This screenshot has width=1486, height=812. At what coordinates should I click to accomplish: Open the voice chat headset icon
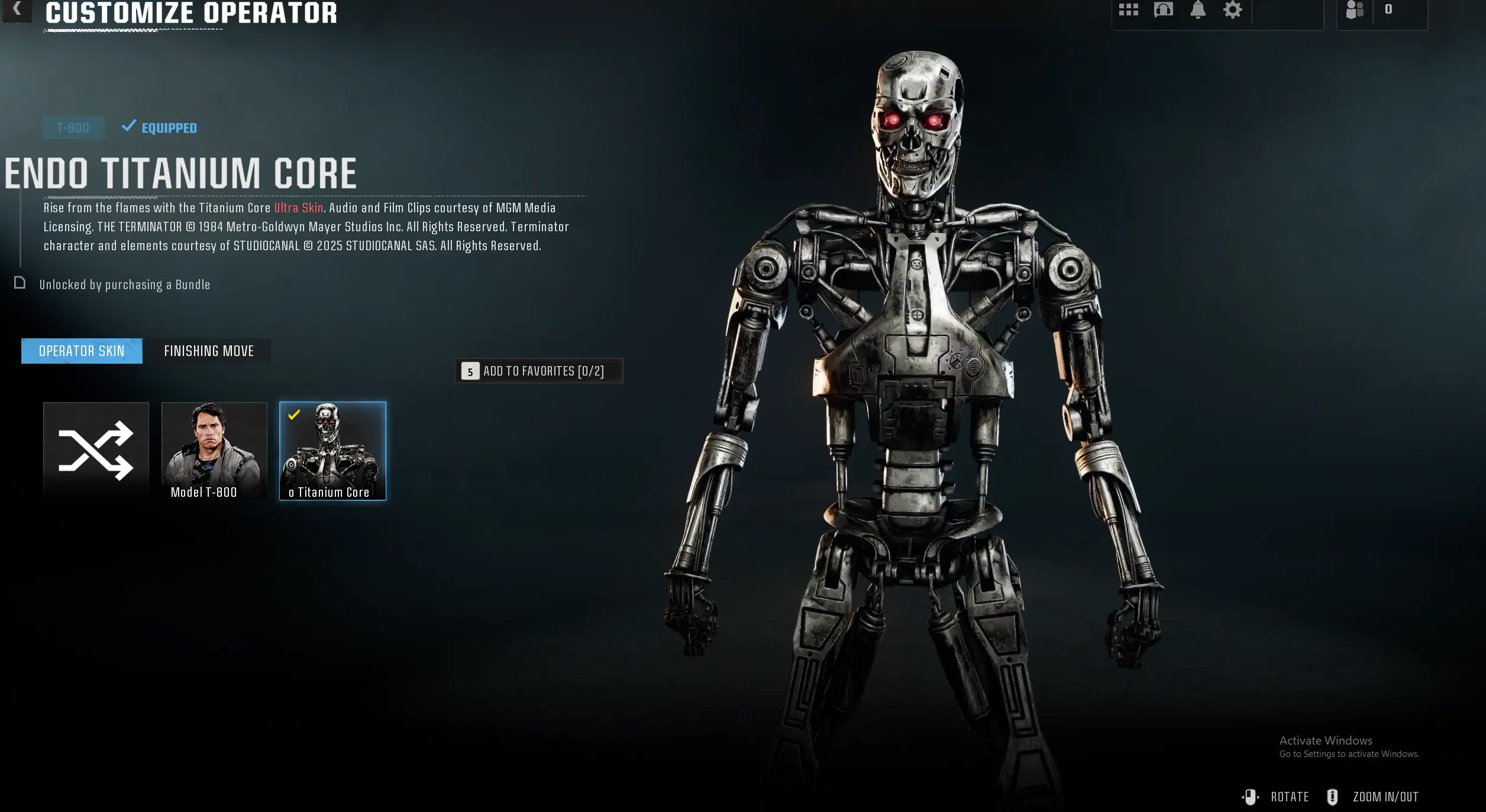1163,9
